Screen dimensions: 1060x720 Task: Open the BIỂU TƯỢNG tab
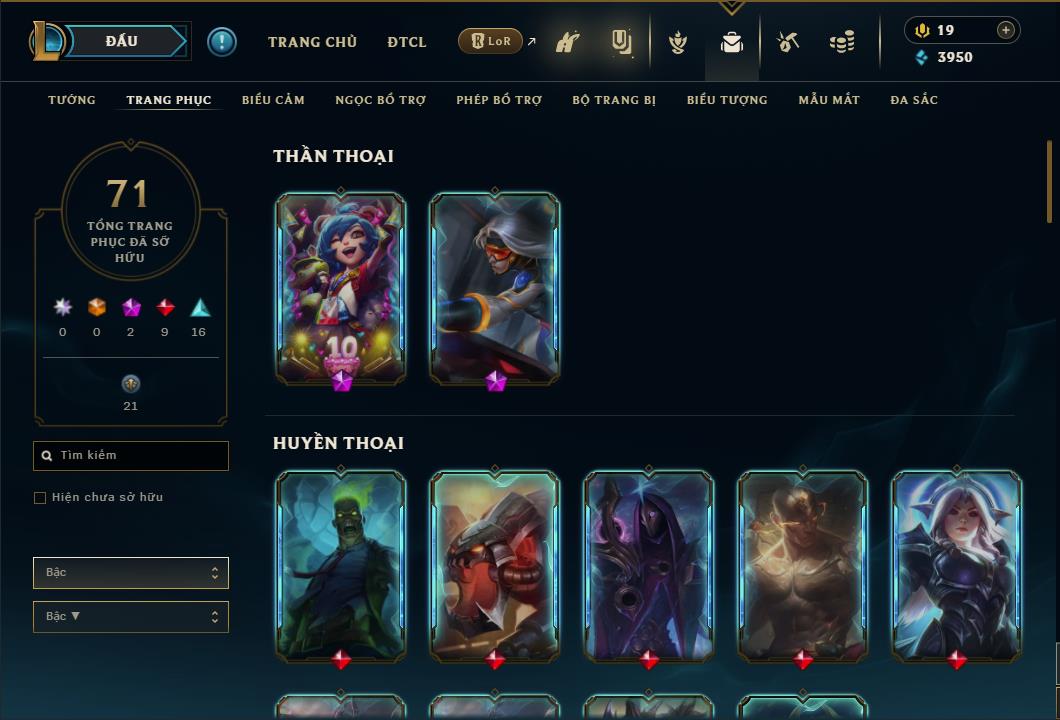click(727, 100)
